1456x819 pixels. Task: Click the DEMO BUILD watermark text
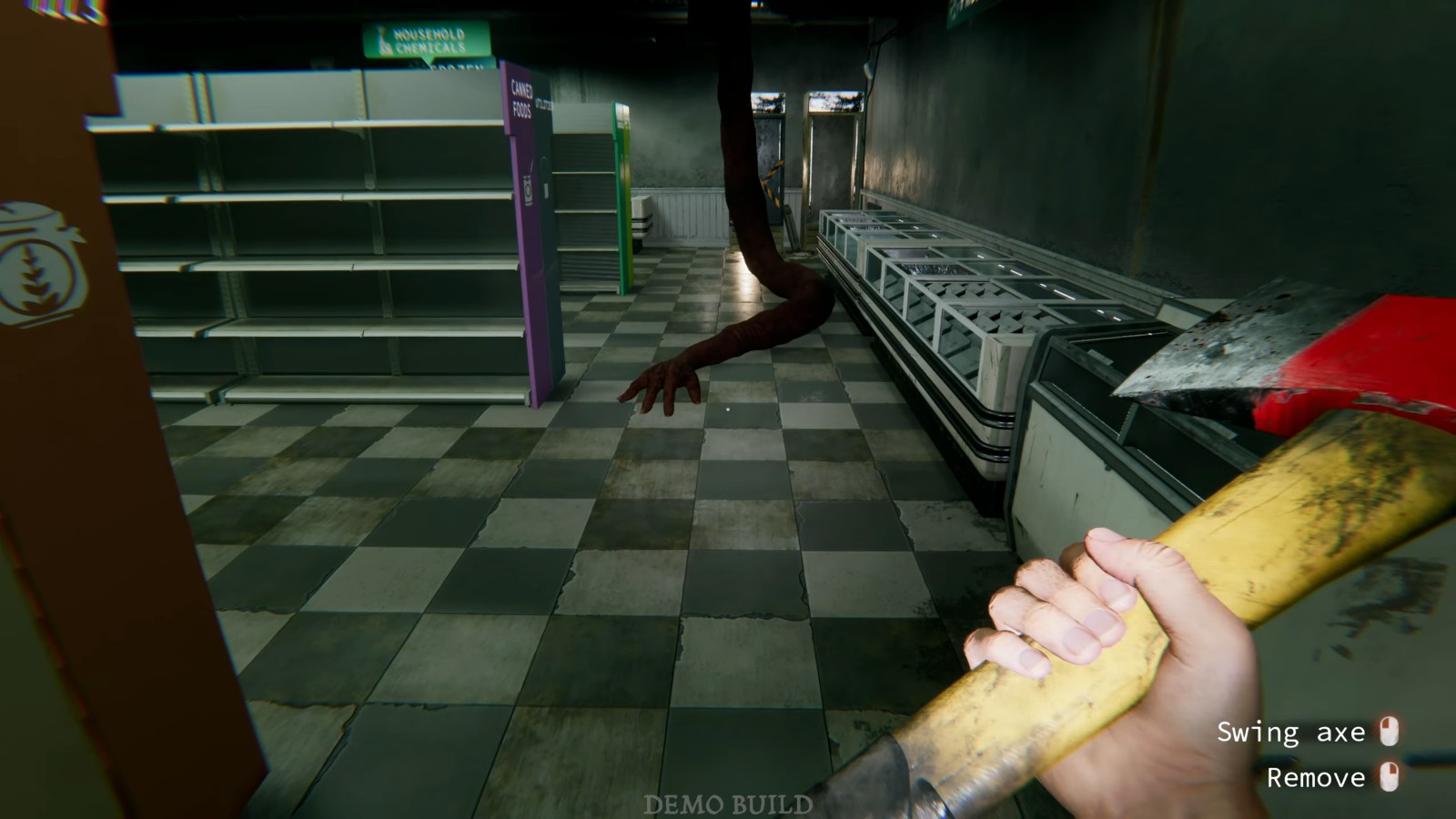[x=728, y=804]
